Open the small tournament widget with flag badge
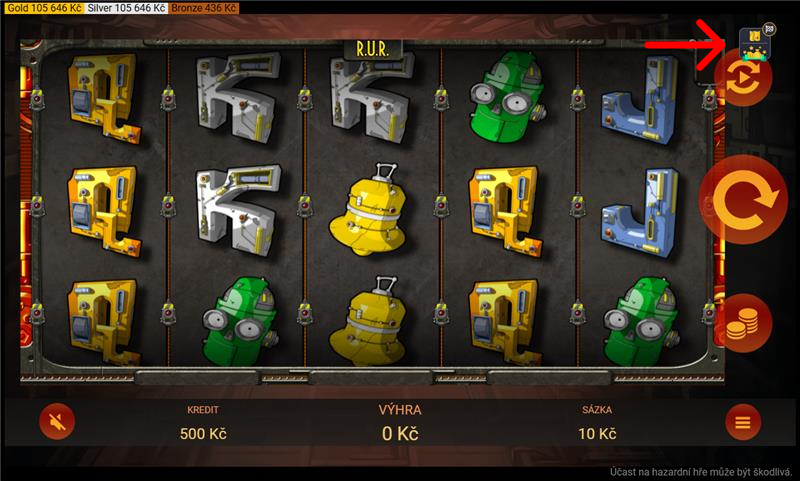 pos(753,40)
